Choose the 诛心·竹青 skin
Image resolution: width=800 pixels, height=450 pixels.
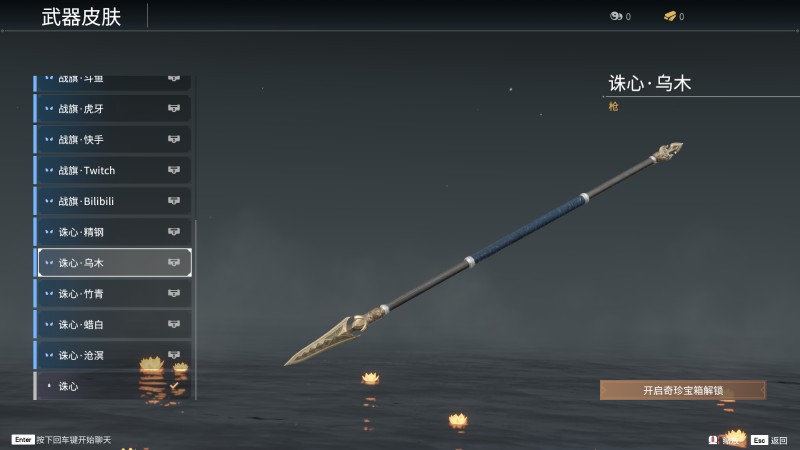coord(113,294)
